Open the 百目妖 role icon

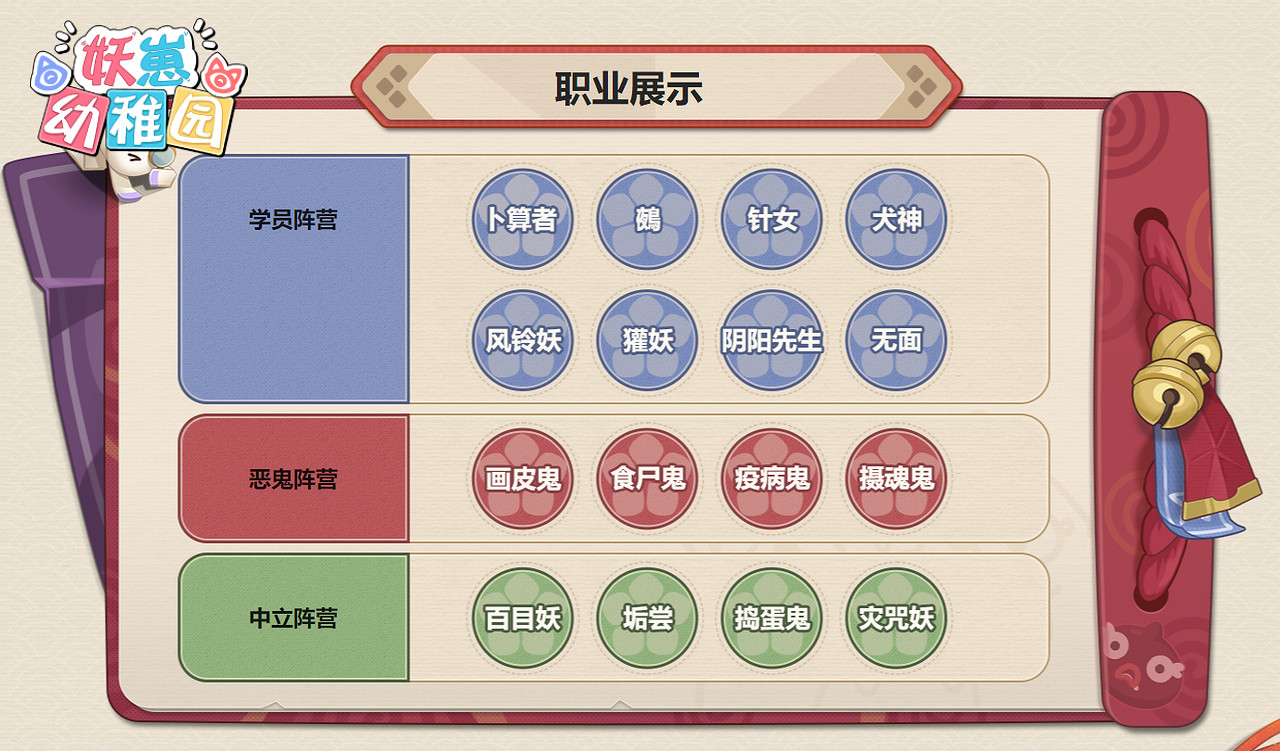point(522,618)
